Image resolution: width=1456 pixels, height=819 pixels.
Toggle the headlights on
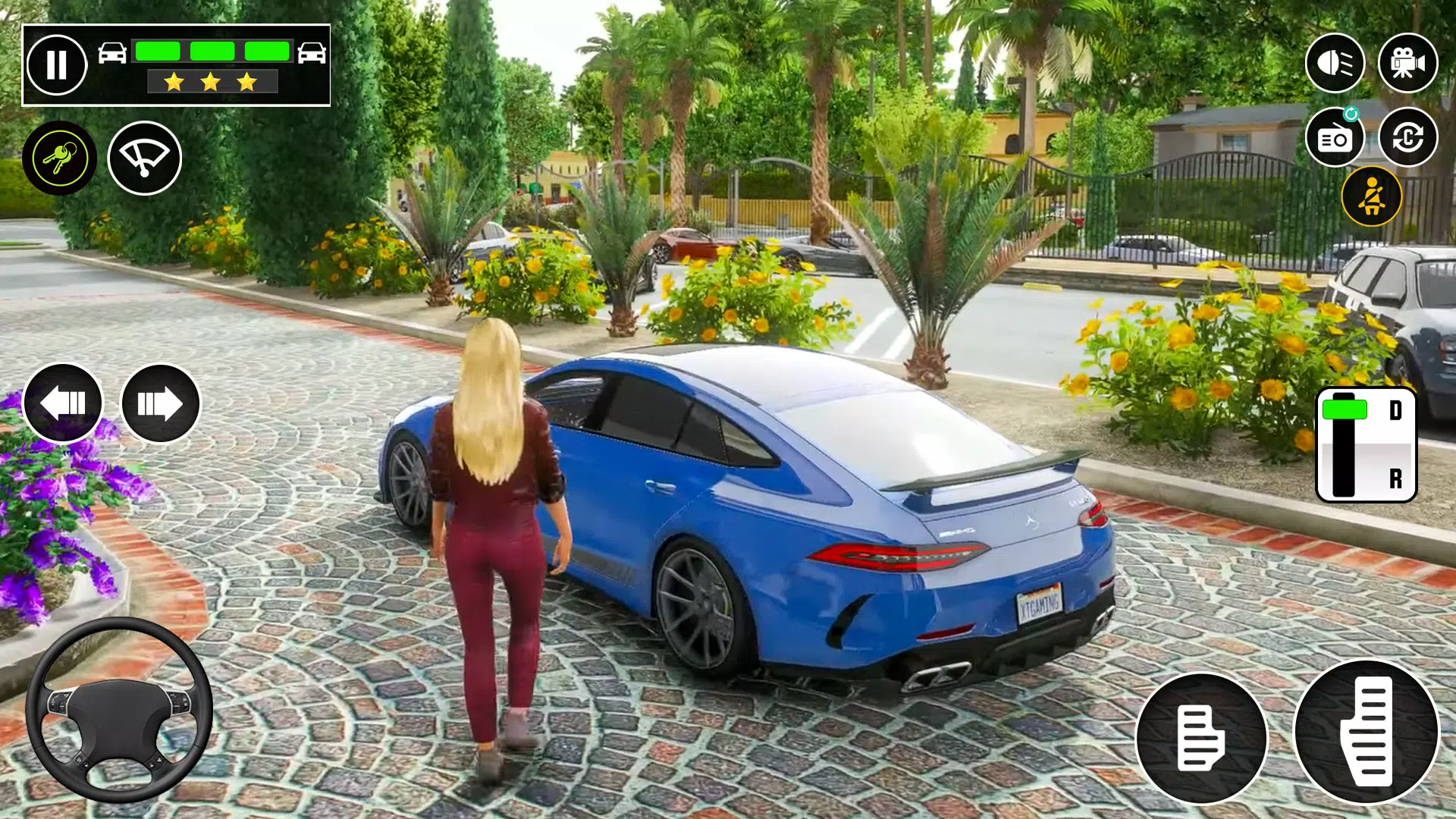tap(1337, 62)
